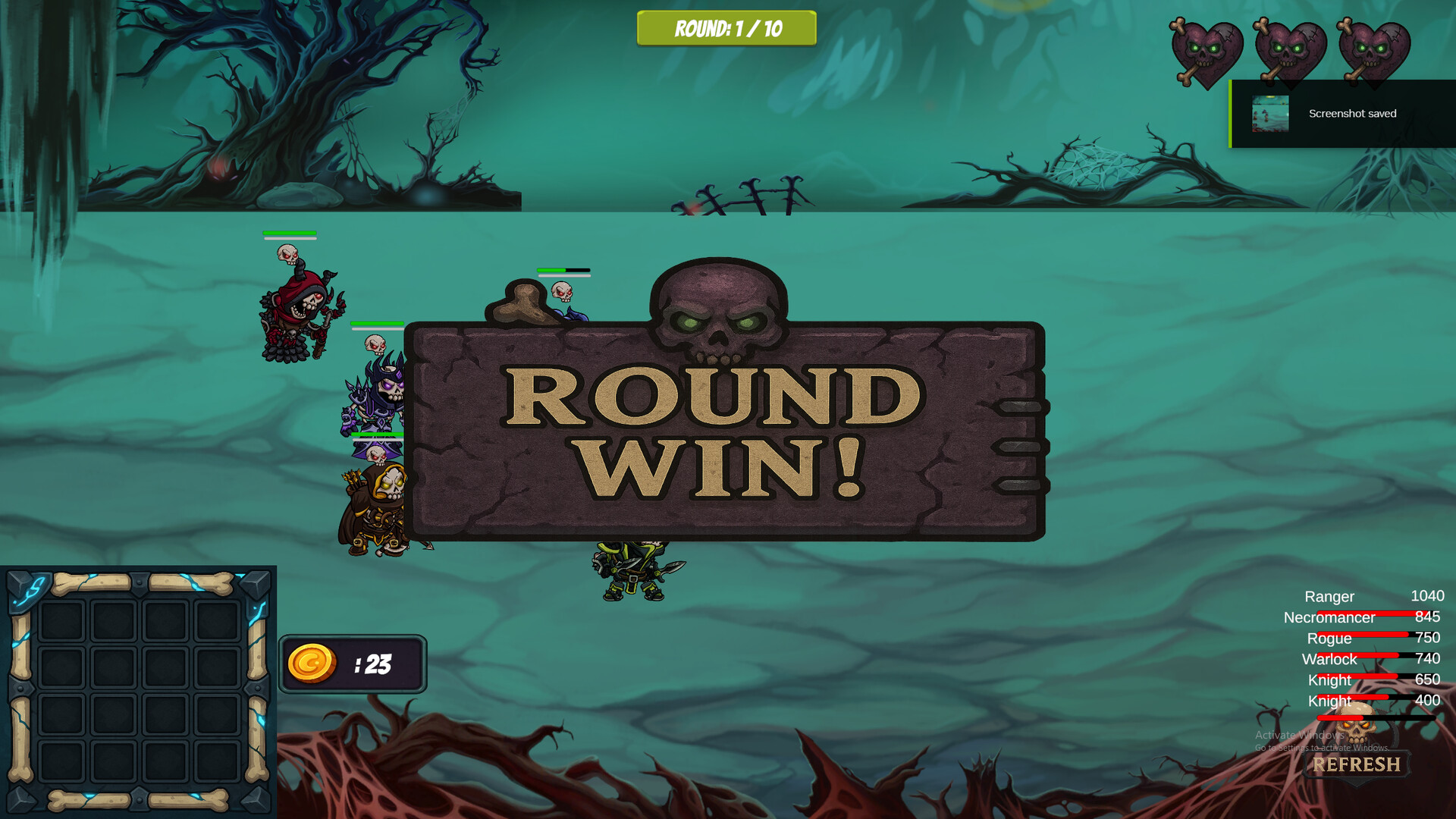Click the ROUND: 1 / 10 banner
1456x819 pixels.
[726, 29]
